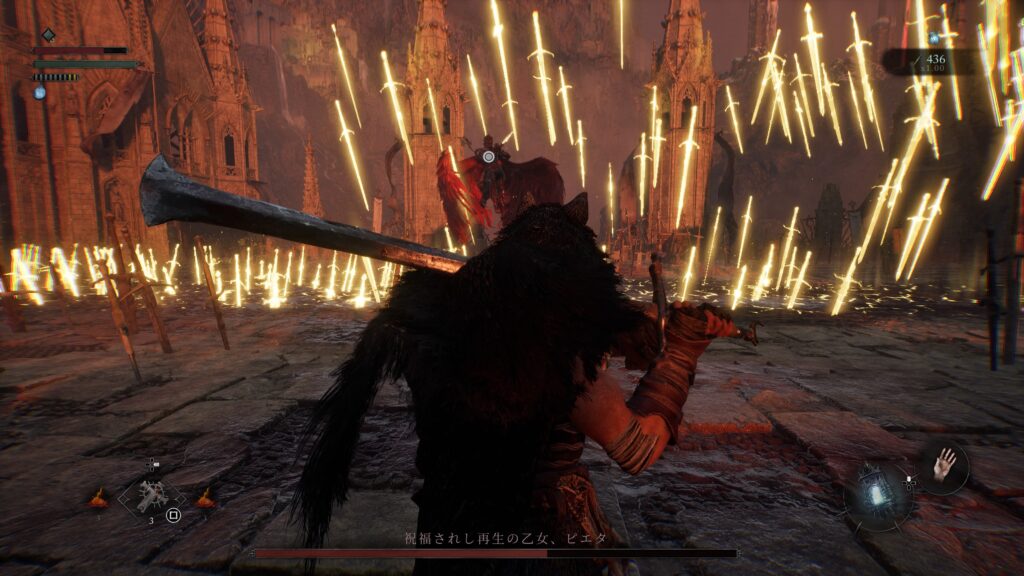Click the diamond status icon above health

tap(47, 35)
